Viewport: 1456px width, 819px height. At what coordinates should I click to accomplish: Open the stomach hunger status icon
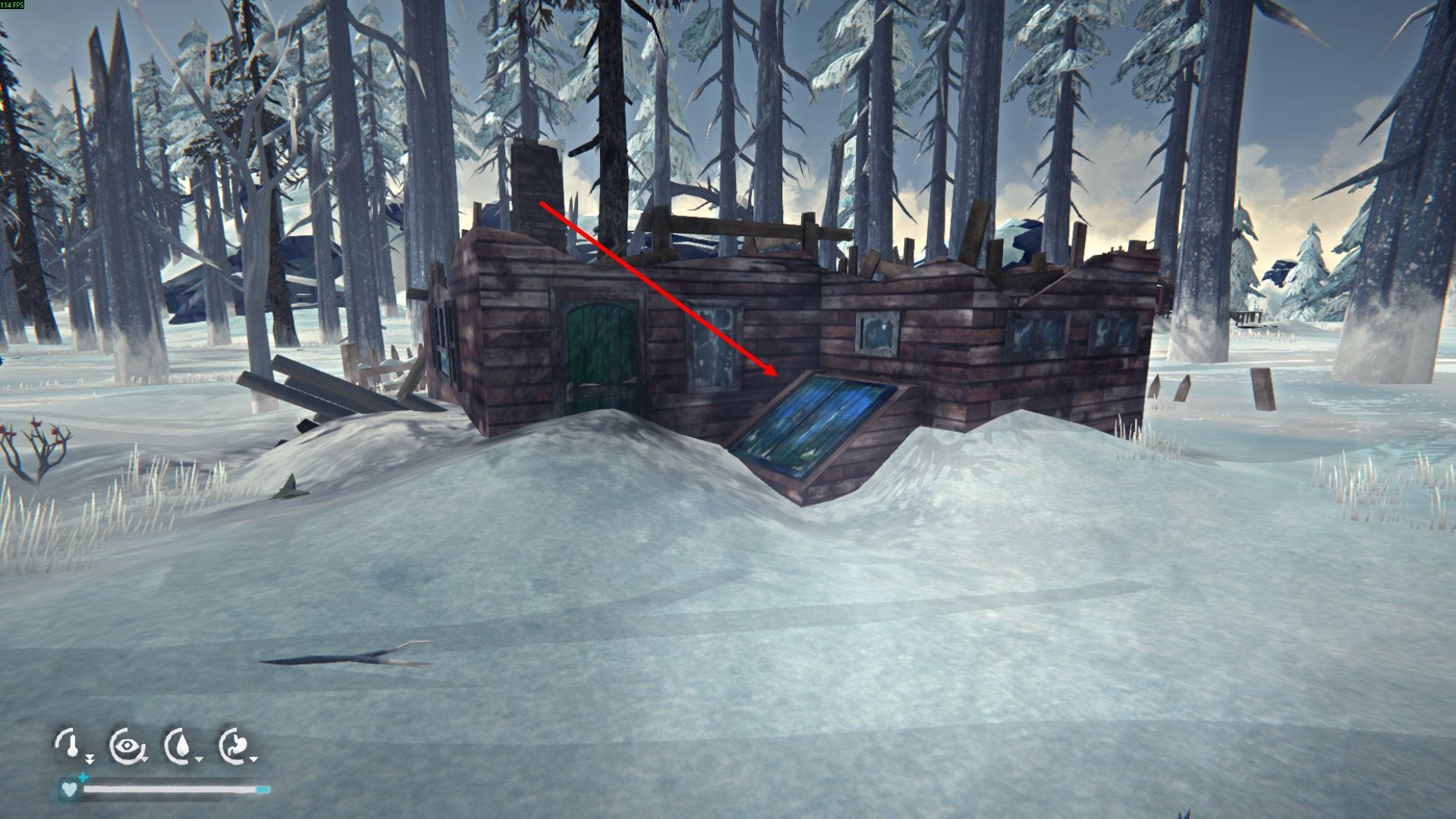point(235,745)
